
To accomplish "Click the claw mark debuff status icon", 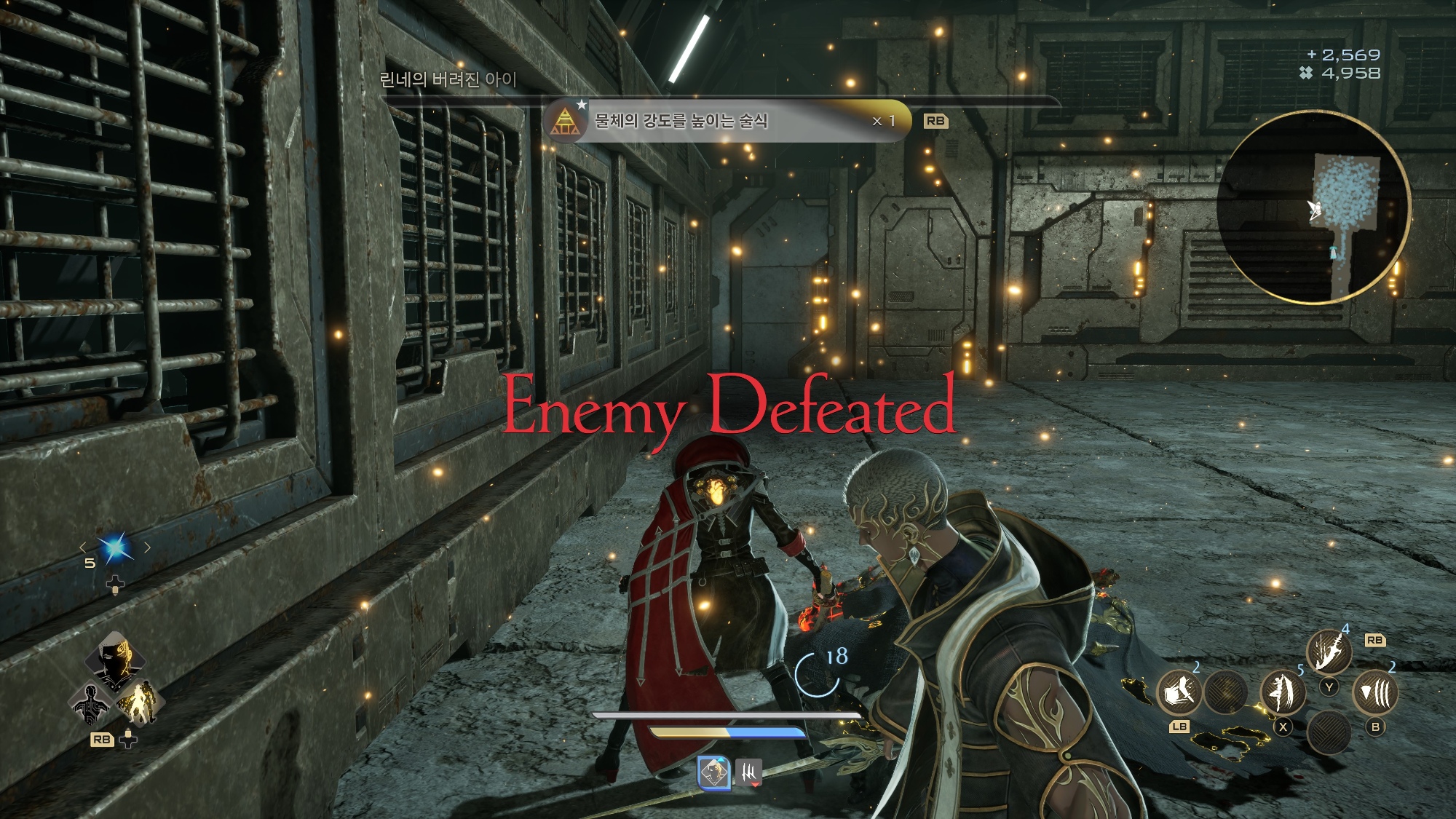I will (x=748, y=772).
